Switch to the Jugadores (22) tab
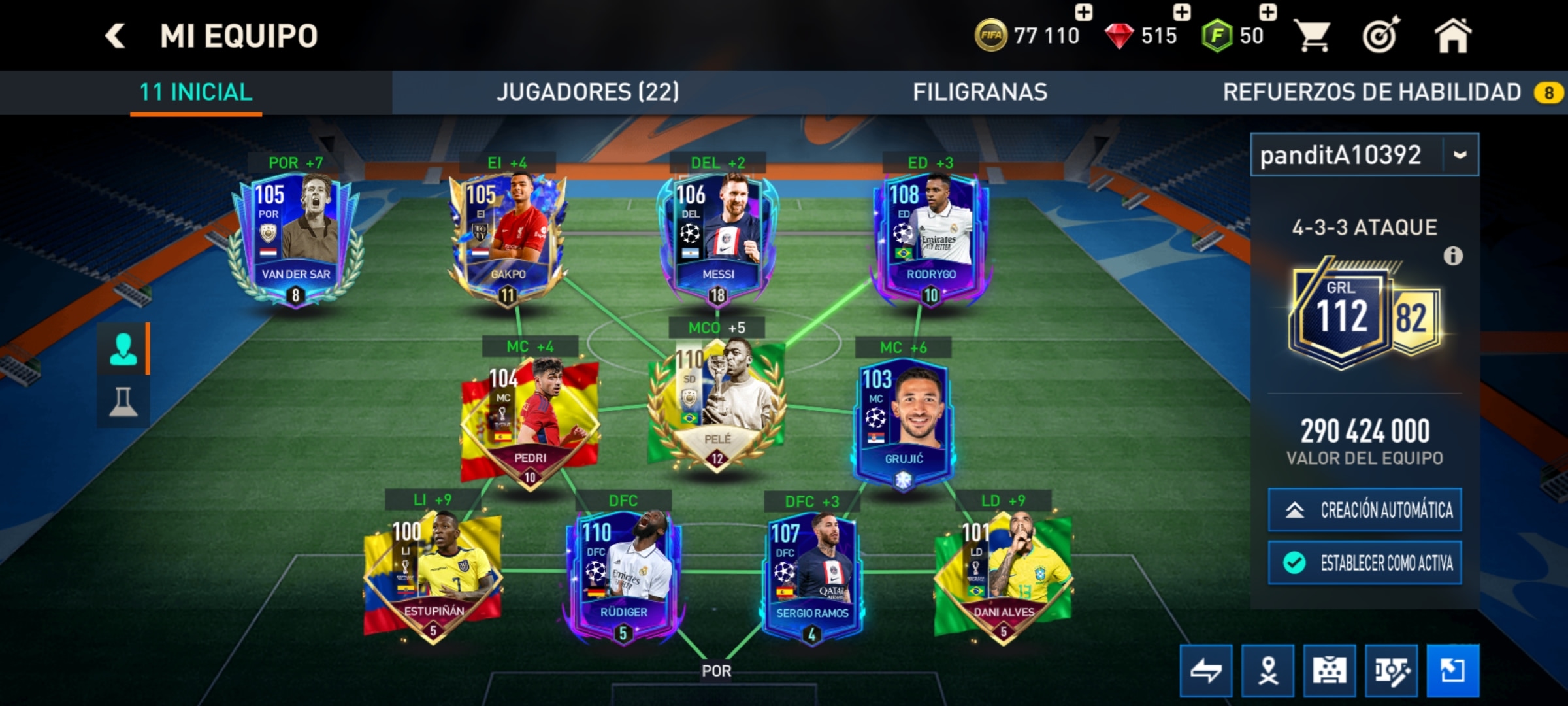This screenshot has height=706, width=1568. coord(587,92)
